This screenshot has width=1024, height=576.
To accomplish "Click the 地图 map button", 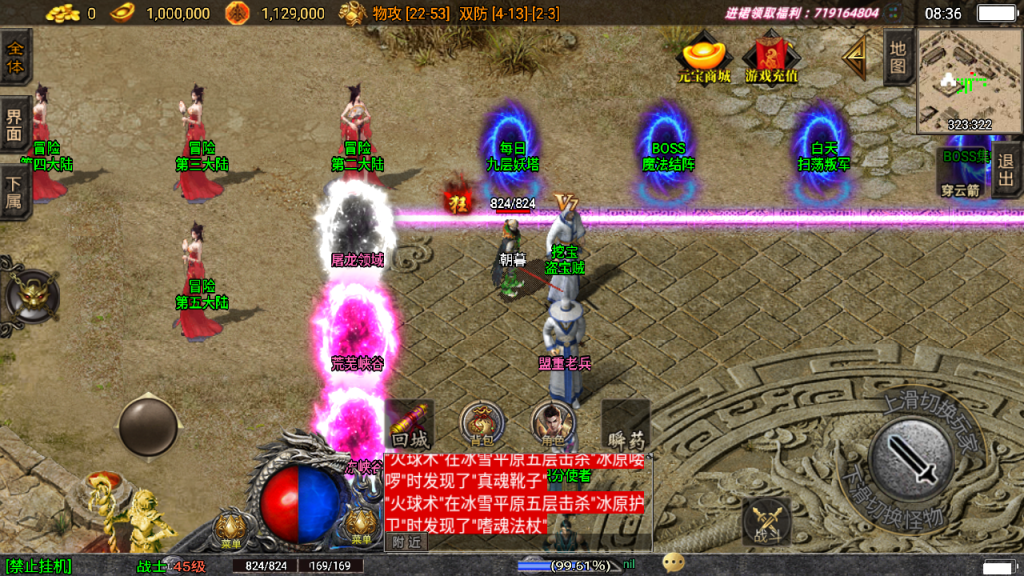I will [x=898, y=60].
